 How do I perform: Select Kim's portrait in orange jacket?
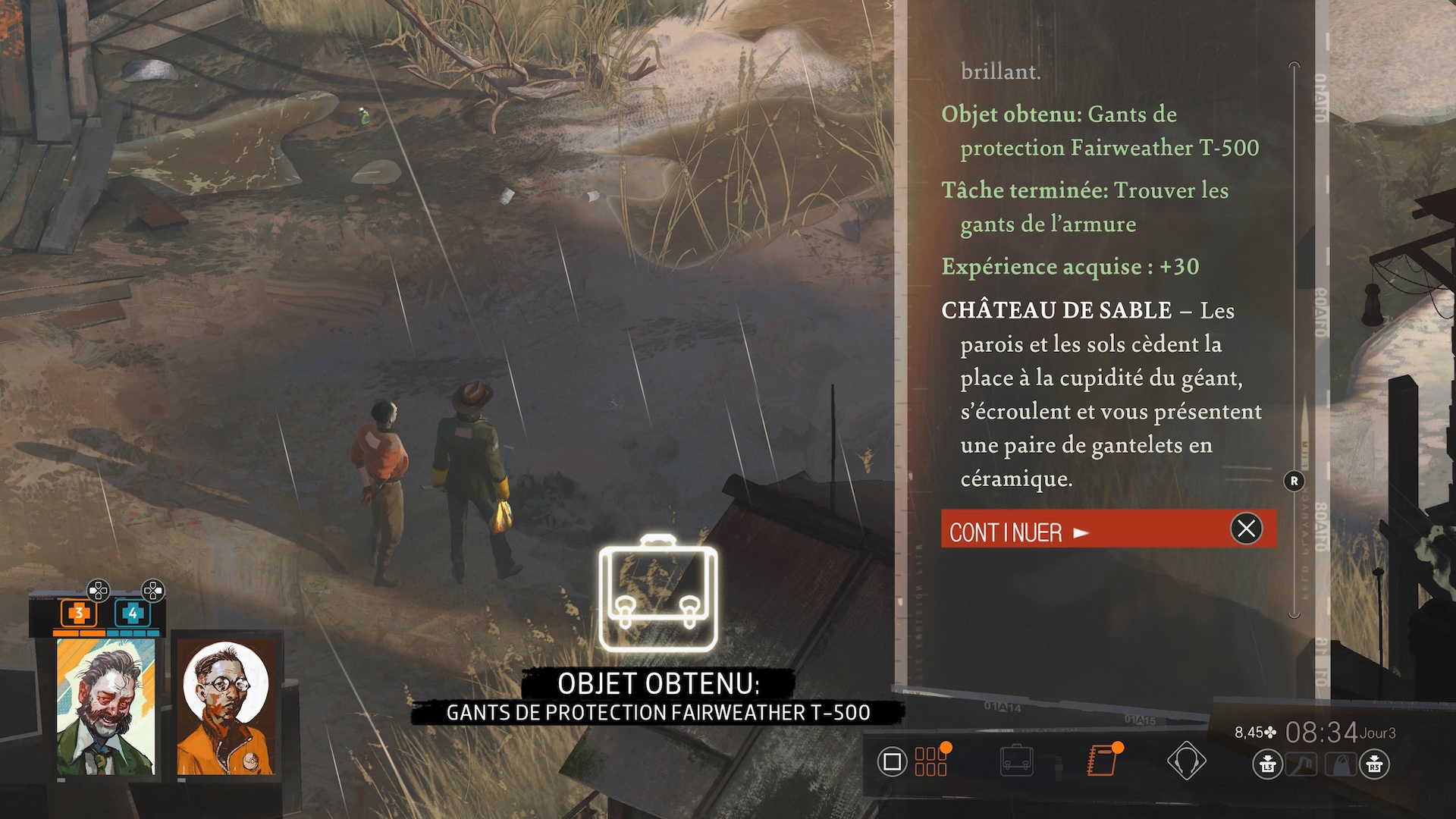tap(226, 707)
